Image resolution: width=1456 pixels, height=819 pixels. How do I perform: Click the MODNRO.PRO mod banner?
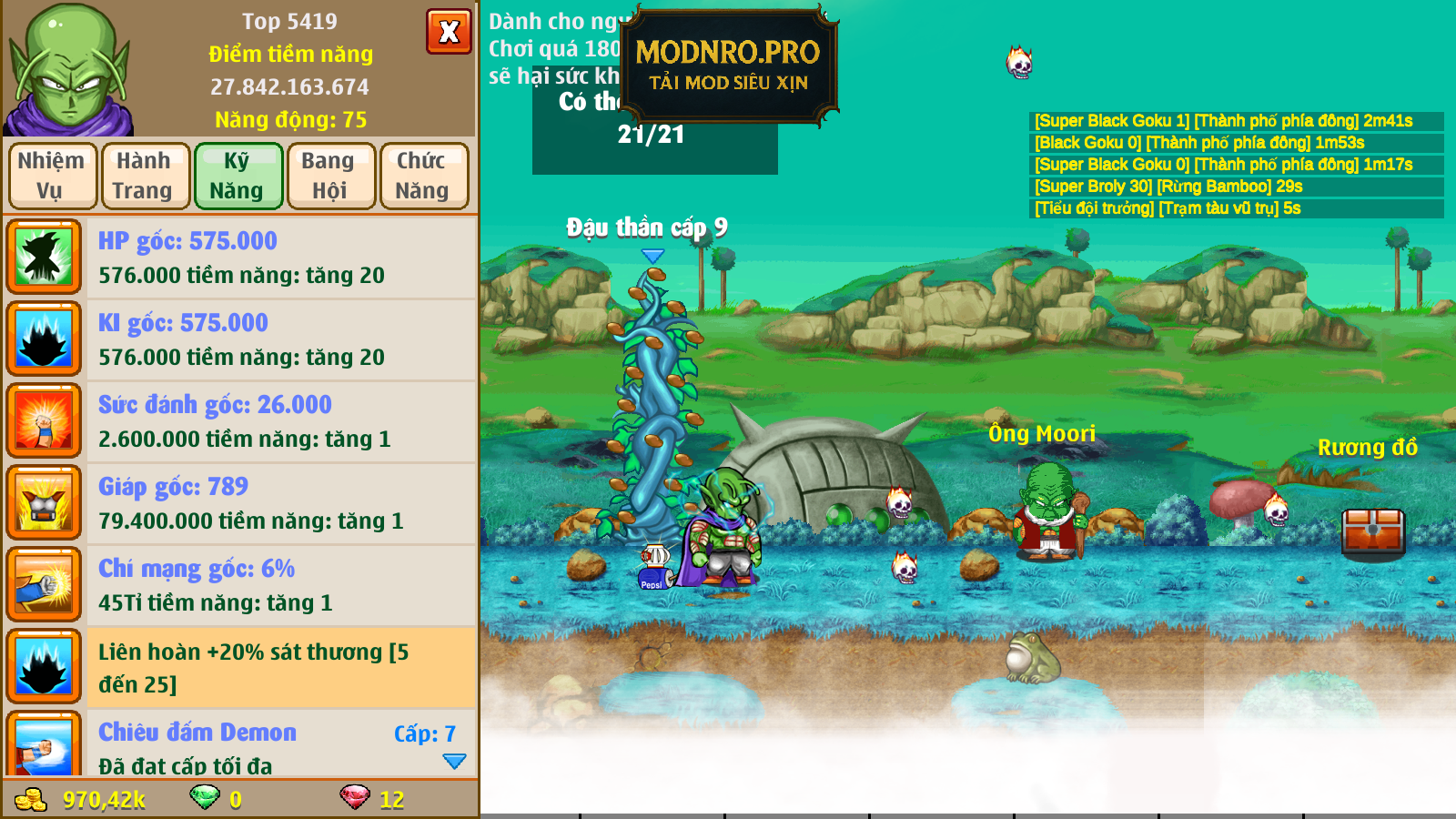[x=728, y=66]
